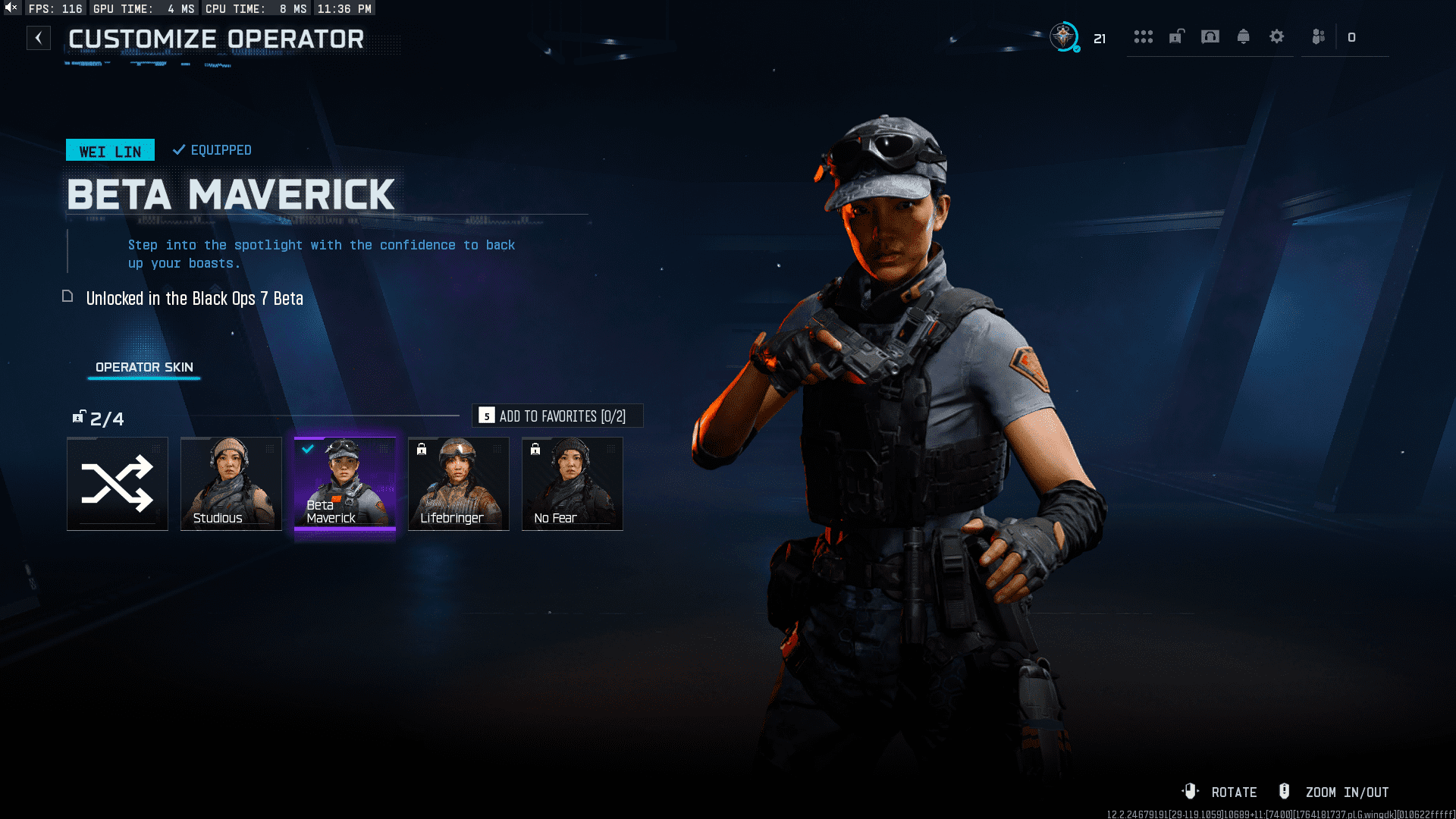
Task: Open the six-dot grid menu
Action: [1144, 36]
